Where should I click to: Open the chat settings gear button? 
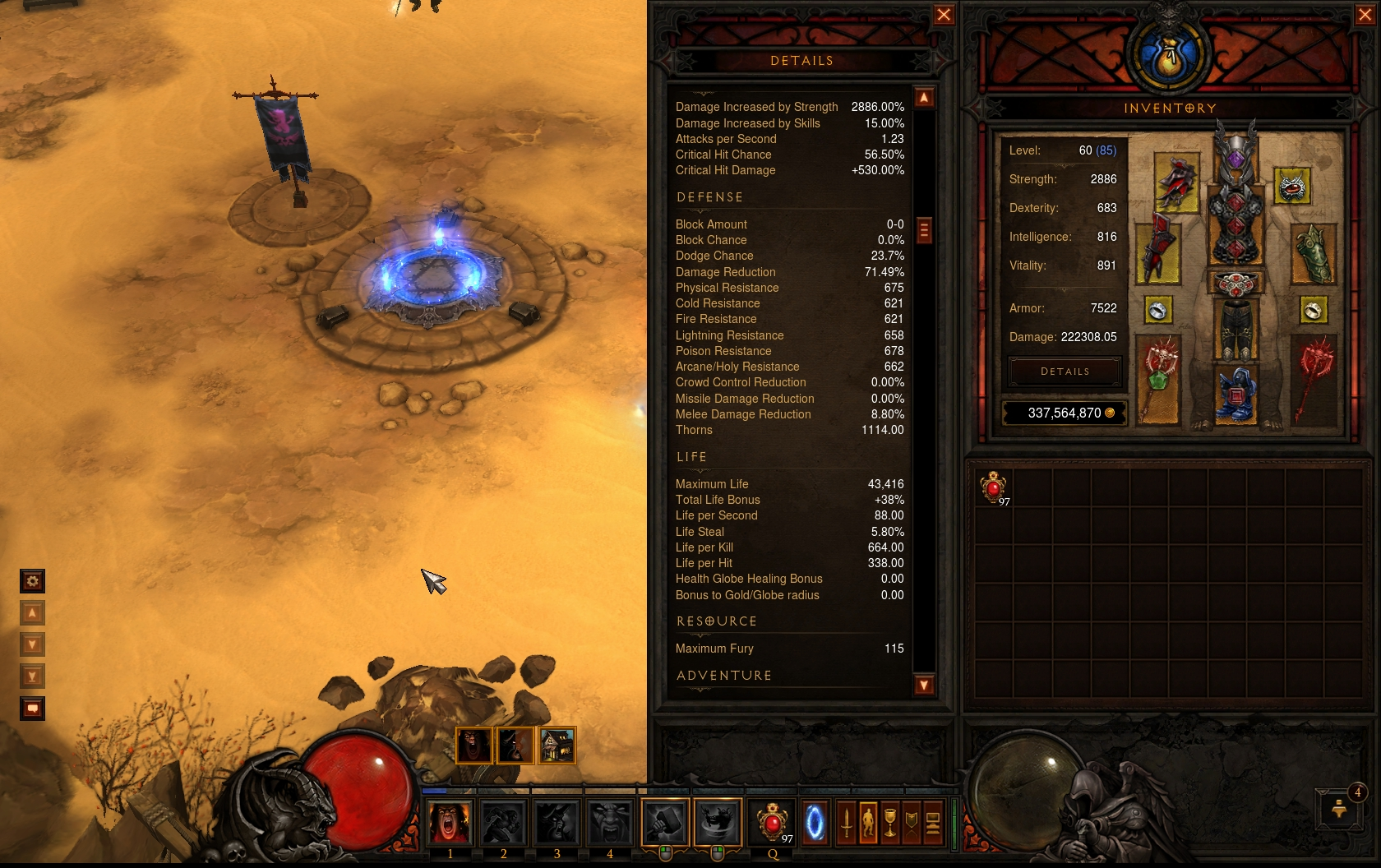32,581
